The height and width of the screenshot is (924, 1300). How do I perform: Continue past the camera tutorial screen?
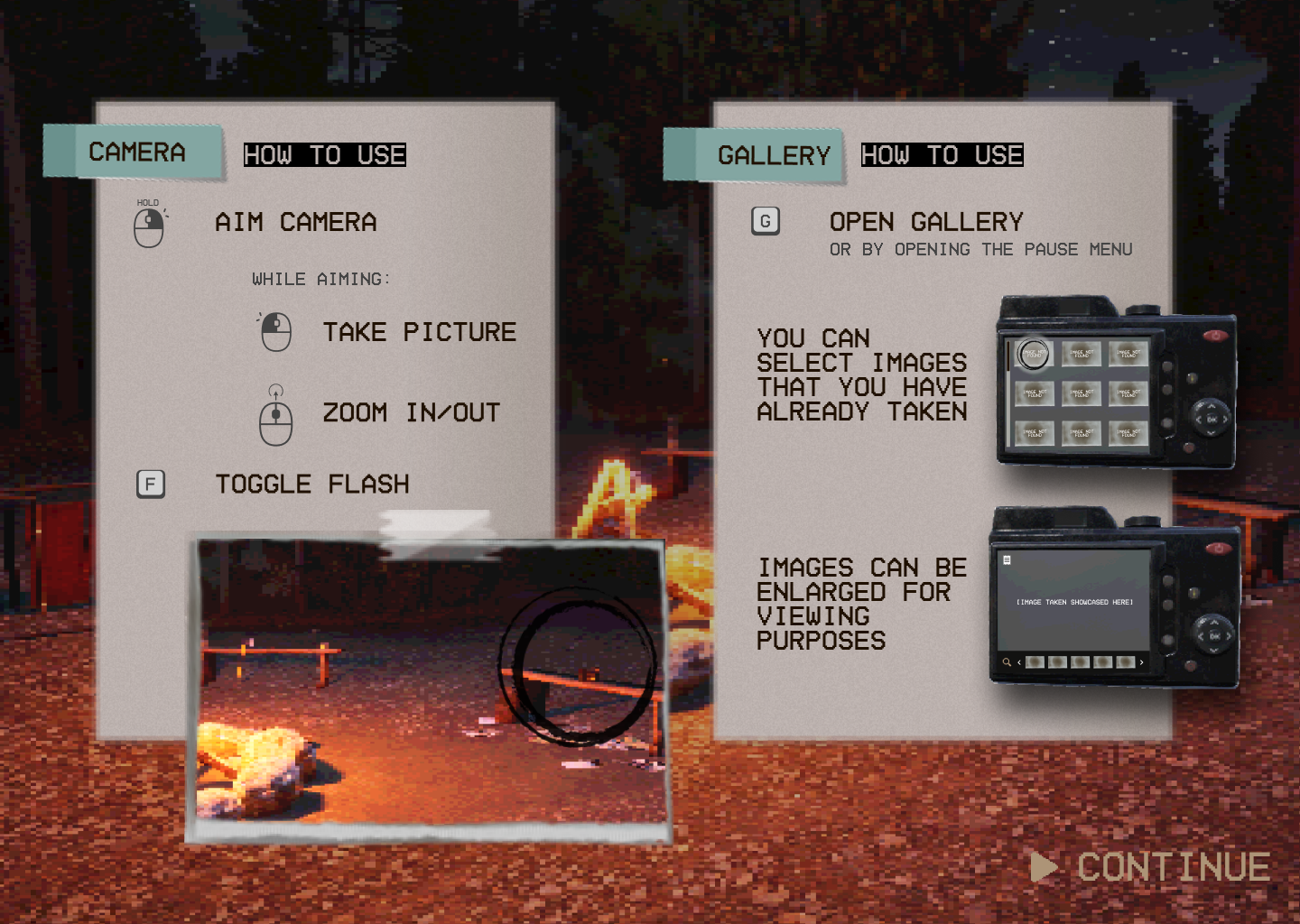[1152, 867]
